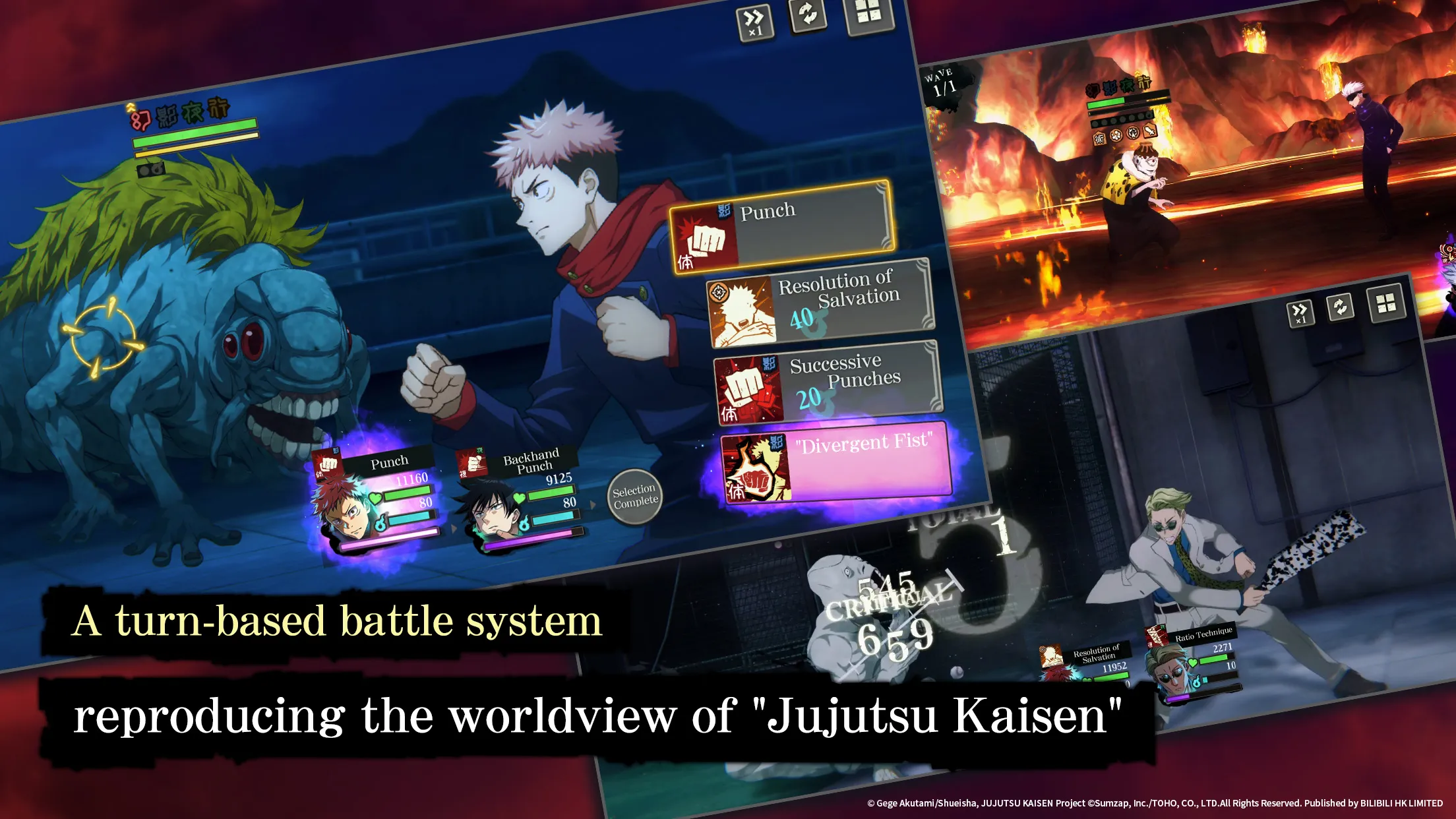This screenshot has height=819, width=1456.
Task: Click the copyright notice text
Action: (1147, 803)
